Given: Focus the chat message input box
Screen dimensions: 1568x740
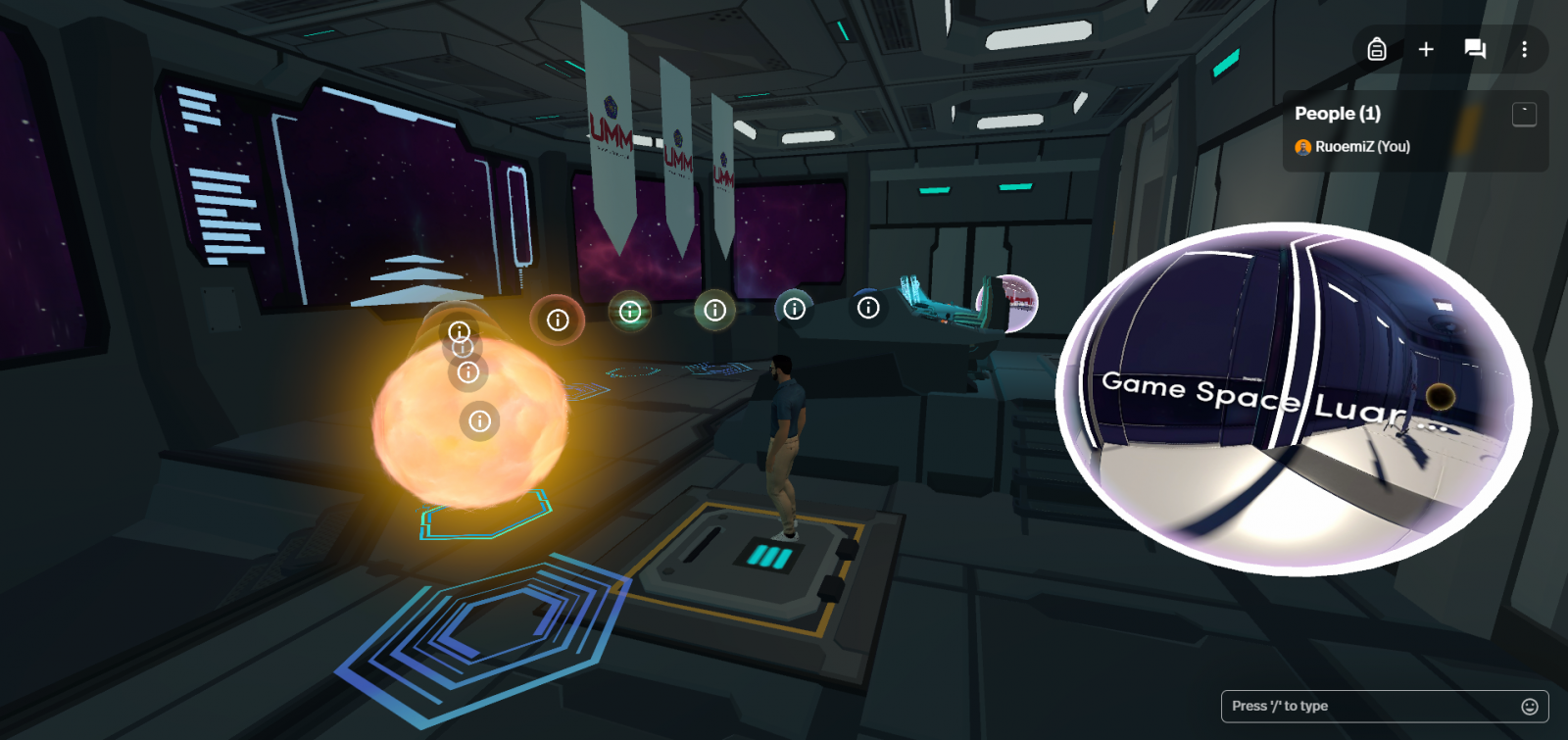Looking at the screenshot, I should click(x=1368, y=706).
